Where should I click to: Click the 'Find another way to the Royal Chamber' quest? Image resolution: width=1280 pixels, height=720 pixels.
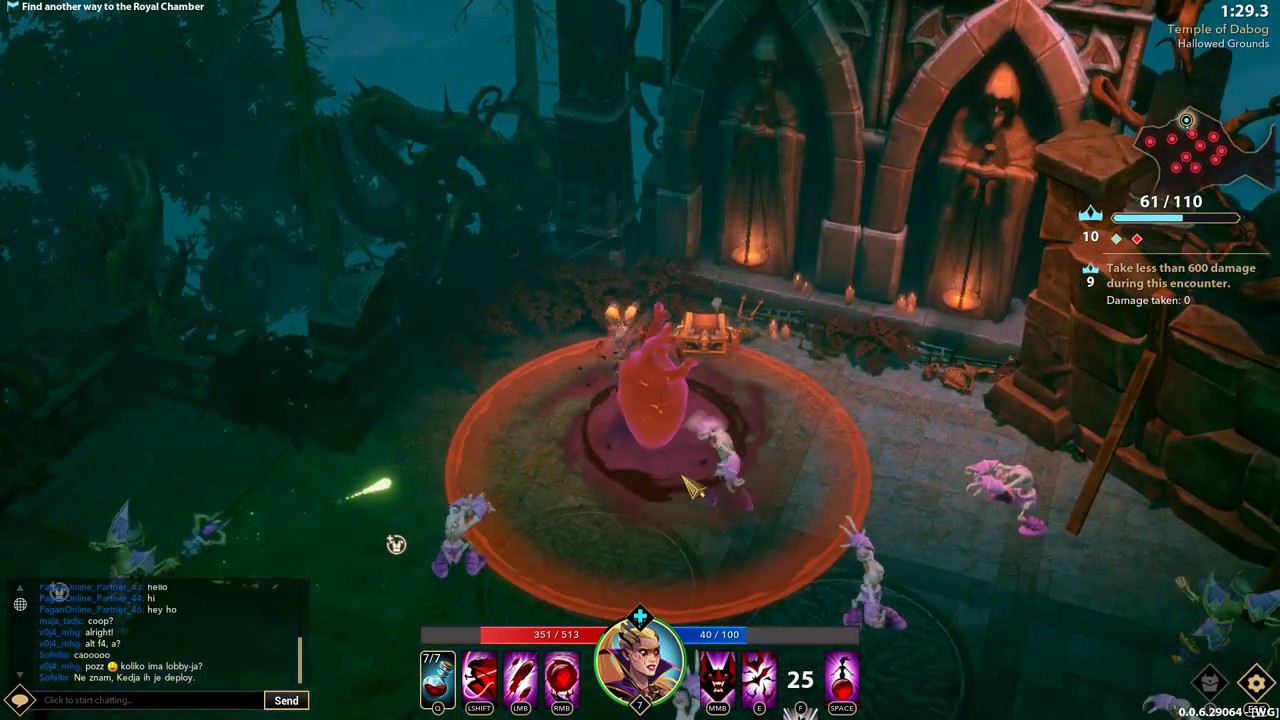coord(112,7)
